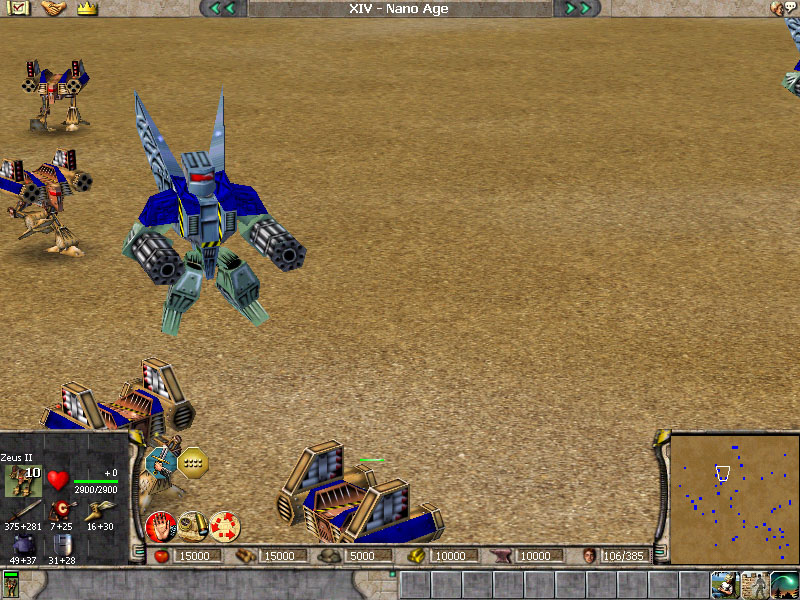Click the right green double-arrow button
The image size is (800, 600).
(577, 9)
